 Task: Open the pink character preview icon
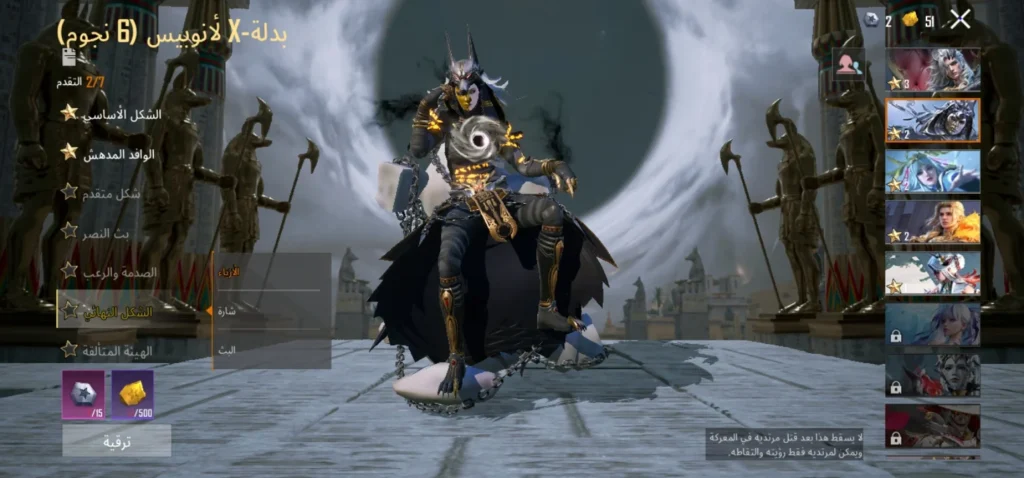[x=848, y=64]
